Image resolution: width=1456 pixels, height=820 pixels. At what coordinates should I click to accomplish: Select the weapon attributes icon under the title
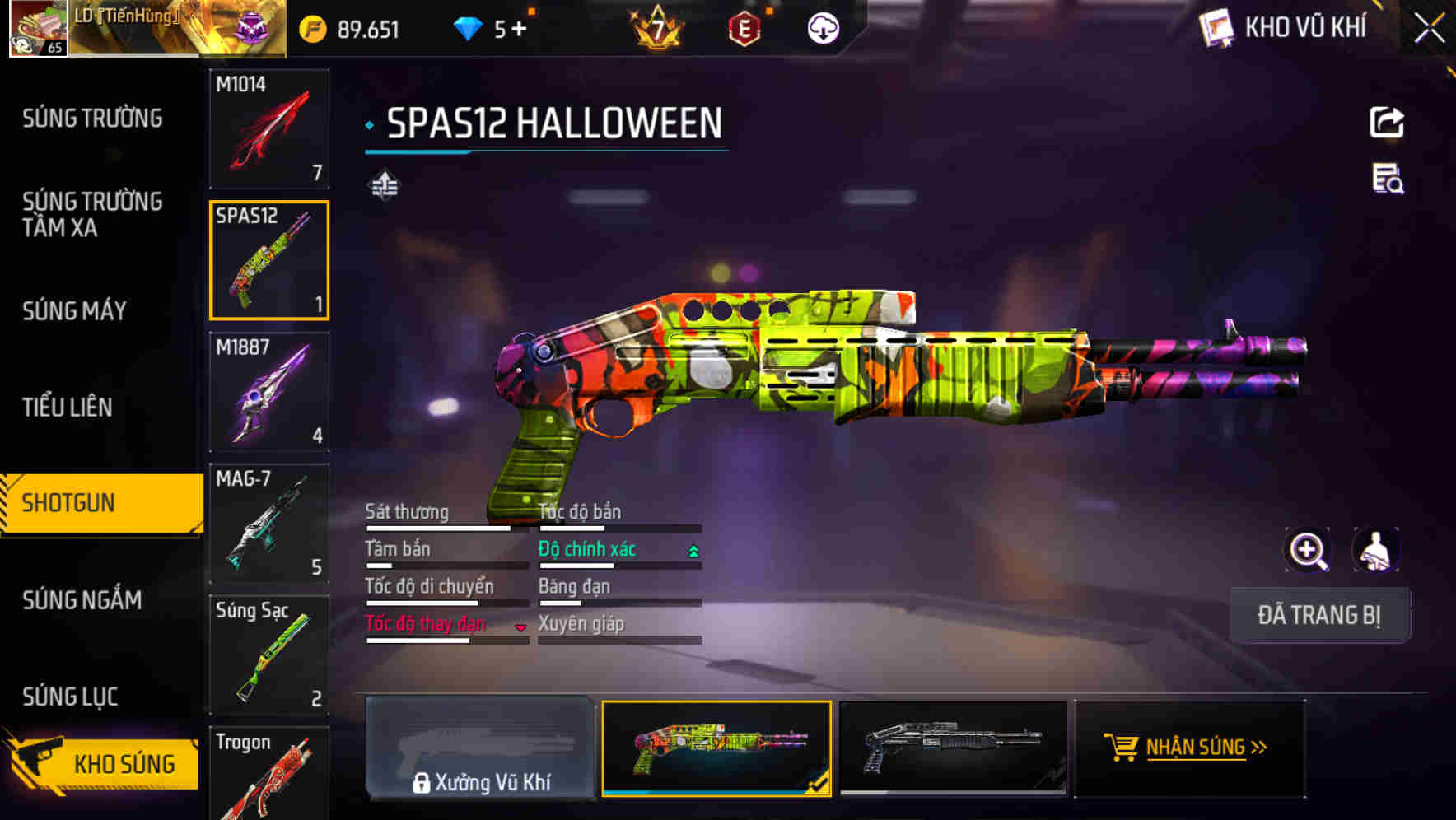tap(384, 184)
